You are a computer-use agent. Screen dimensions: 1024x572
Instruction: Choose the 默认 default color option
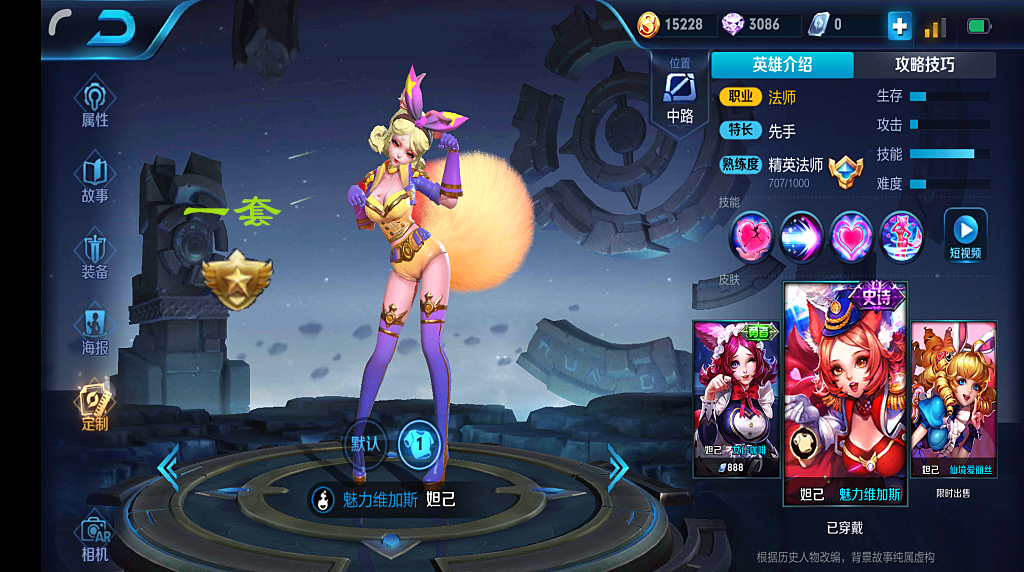[x=366, y=442]
